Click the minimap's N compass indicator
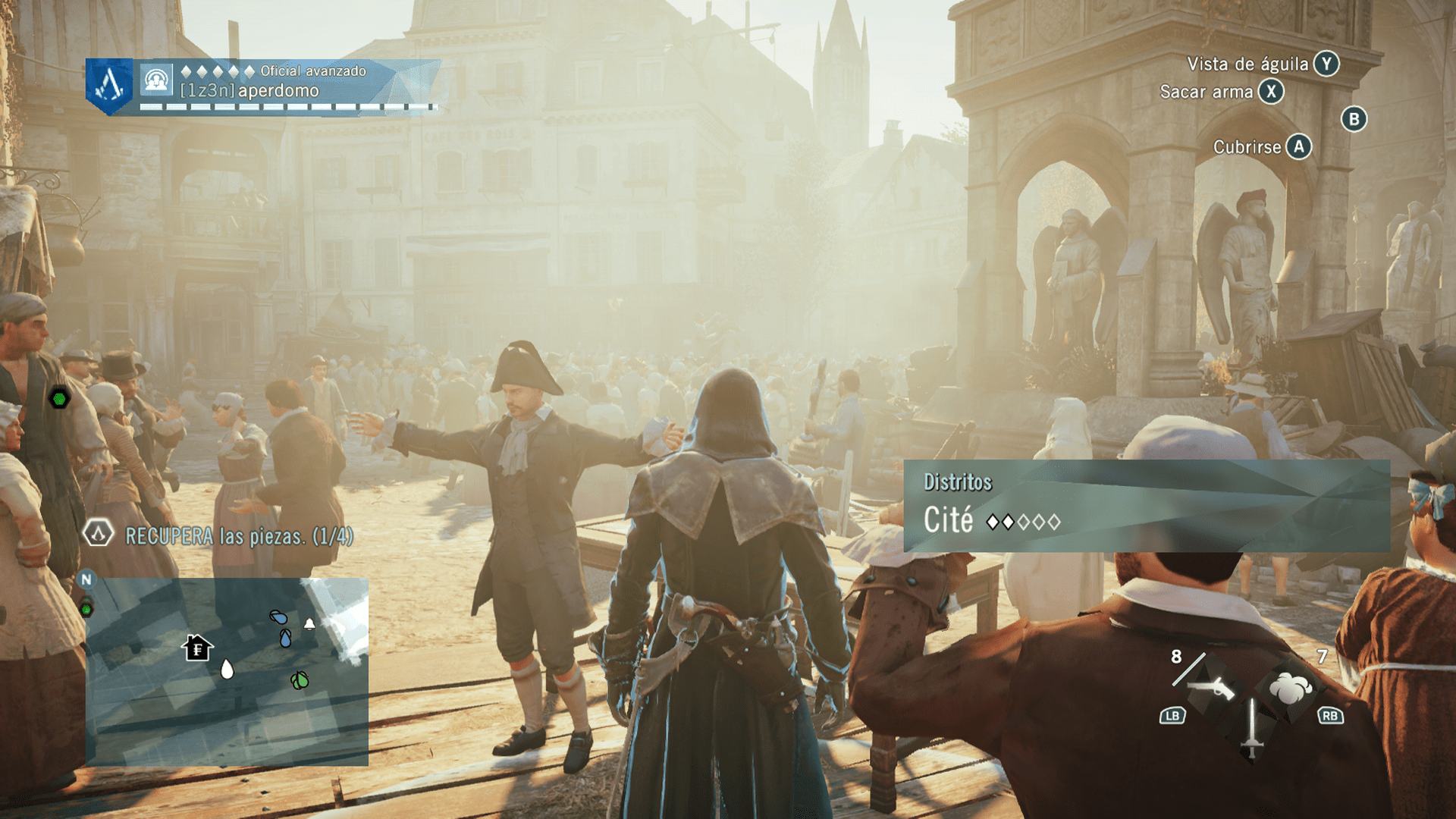This screenshot has width=1456, height=819. [x=86, y=579]
